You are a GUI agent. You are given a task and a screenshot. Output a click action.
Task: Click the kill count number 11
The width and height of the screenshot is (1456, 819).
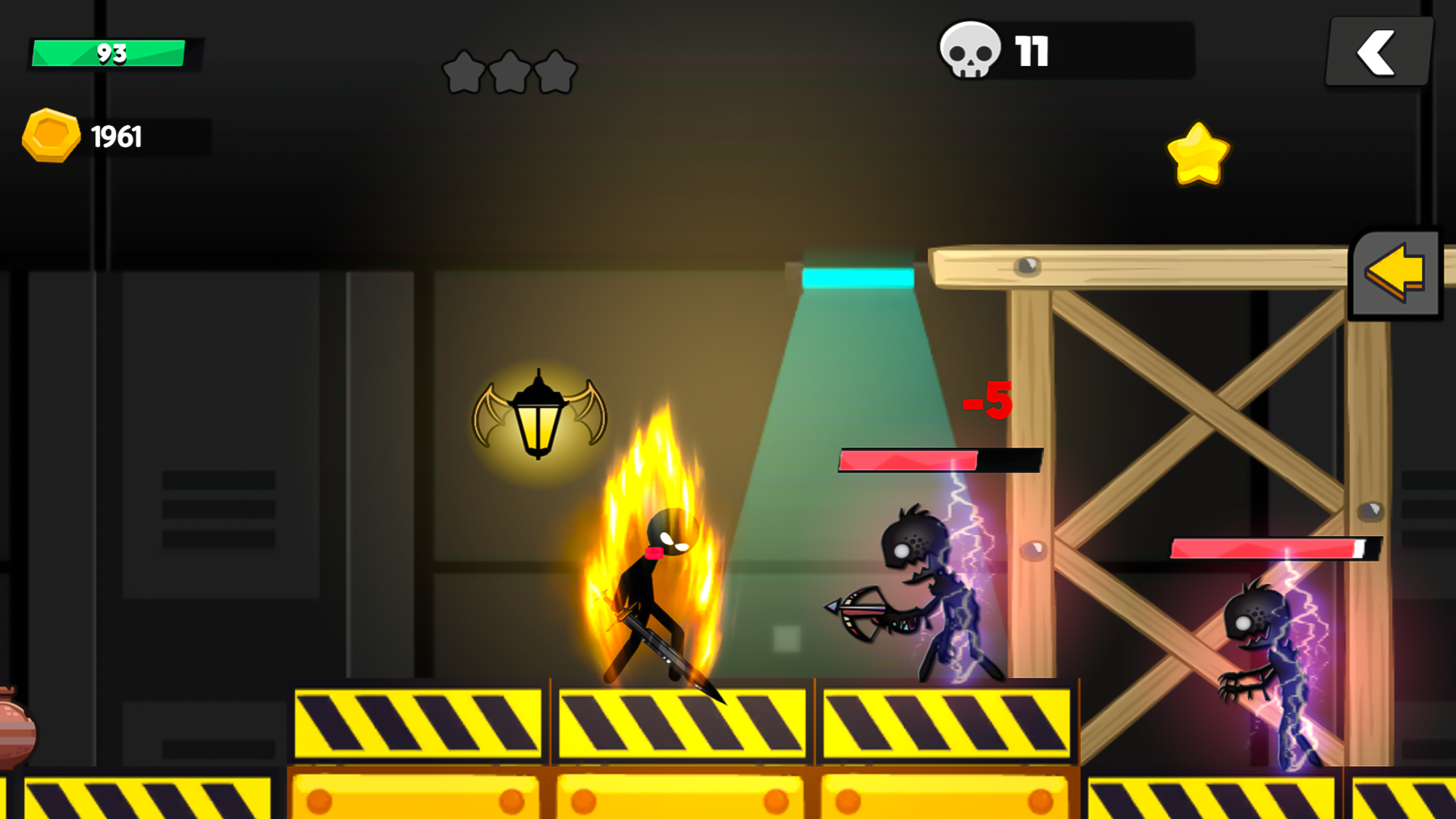(x=1031, y=50)
